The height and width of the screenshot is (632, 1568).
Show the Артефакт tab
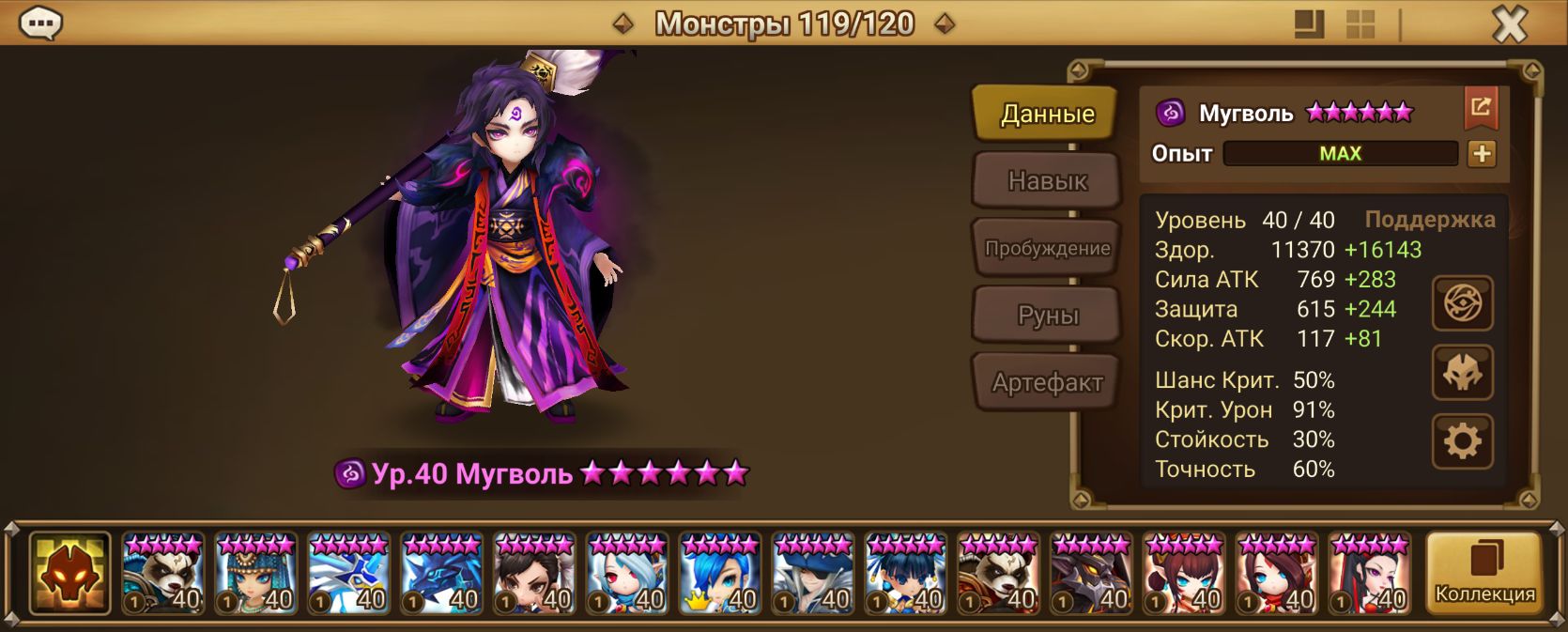(x=1047, y=382)
